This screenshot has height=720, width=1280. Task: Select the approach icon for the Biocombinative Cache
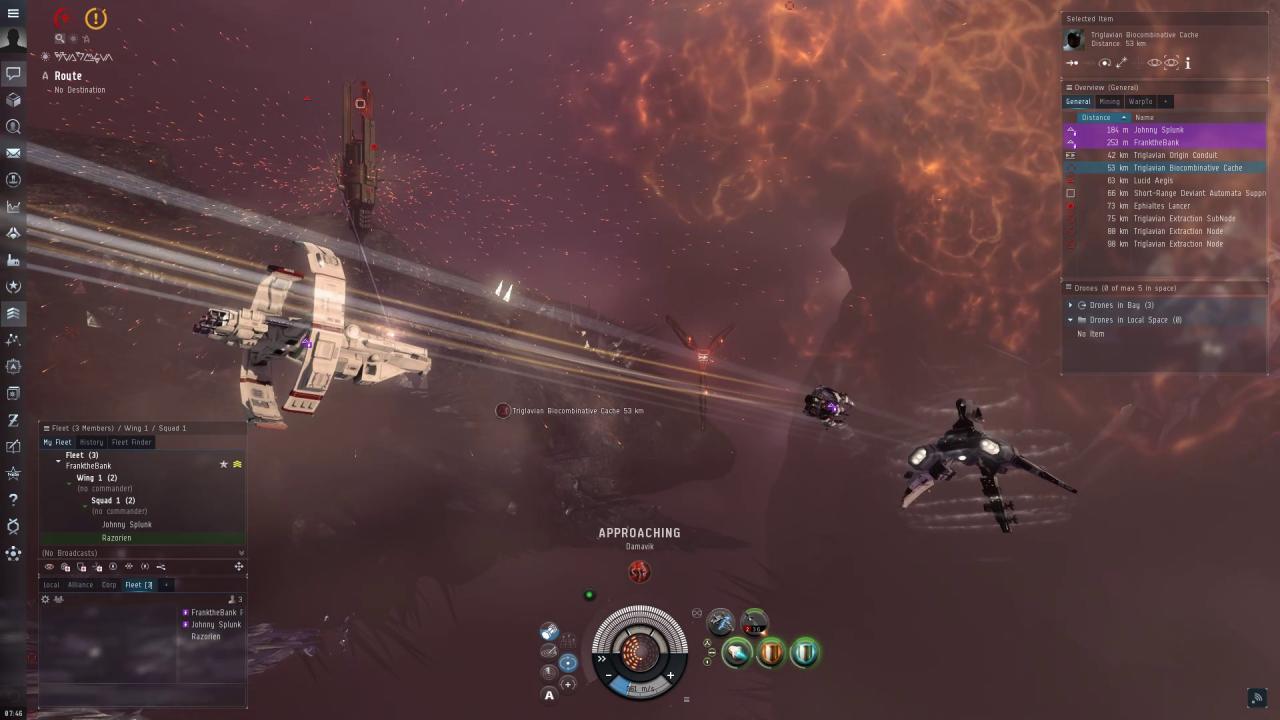1071,62
